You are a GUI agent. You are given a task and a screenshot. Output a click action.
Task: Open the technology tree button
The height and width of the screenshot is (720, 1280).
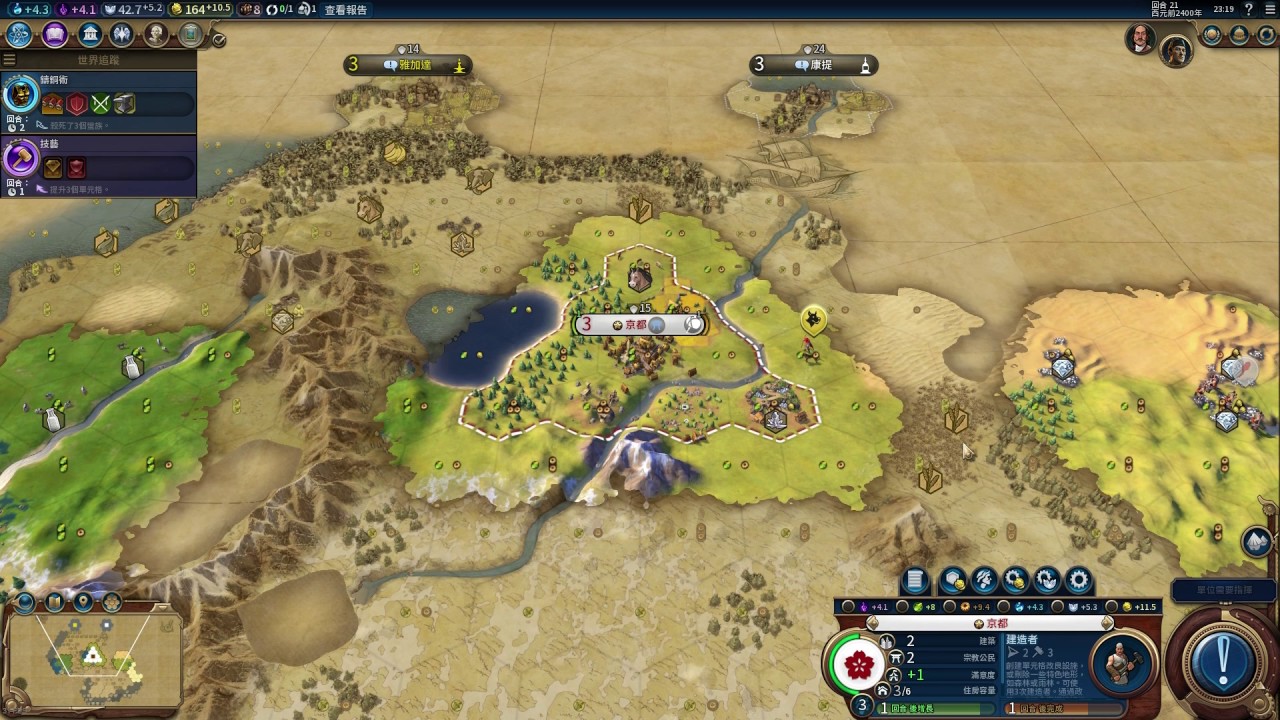[x=19, y=35]
